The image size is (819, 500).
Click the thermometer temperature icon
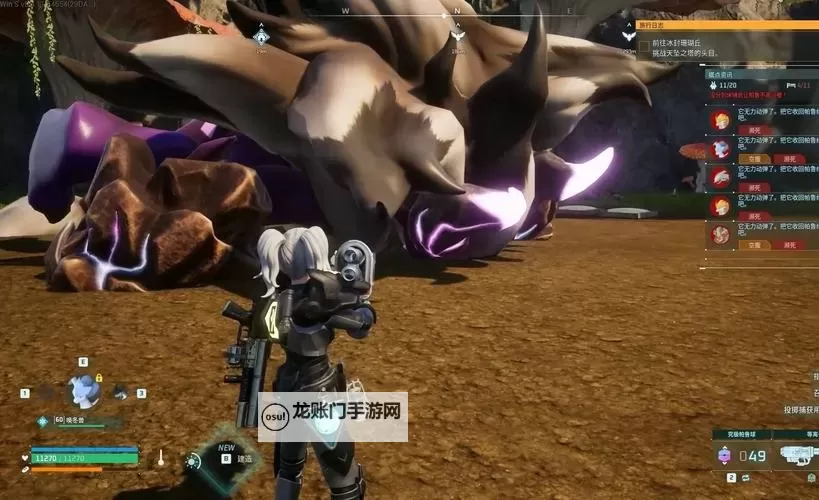[160, 458]
